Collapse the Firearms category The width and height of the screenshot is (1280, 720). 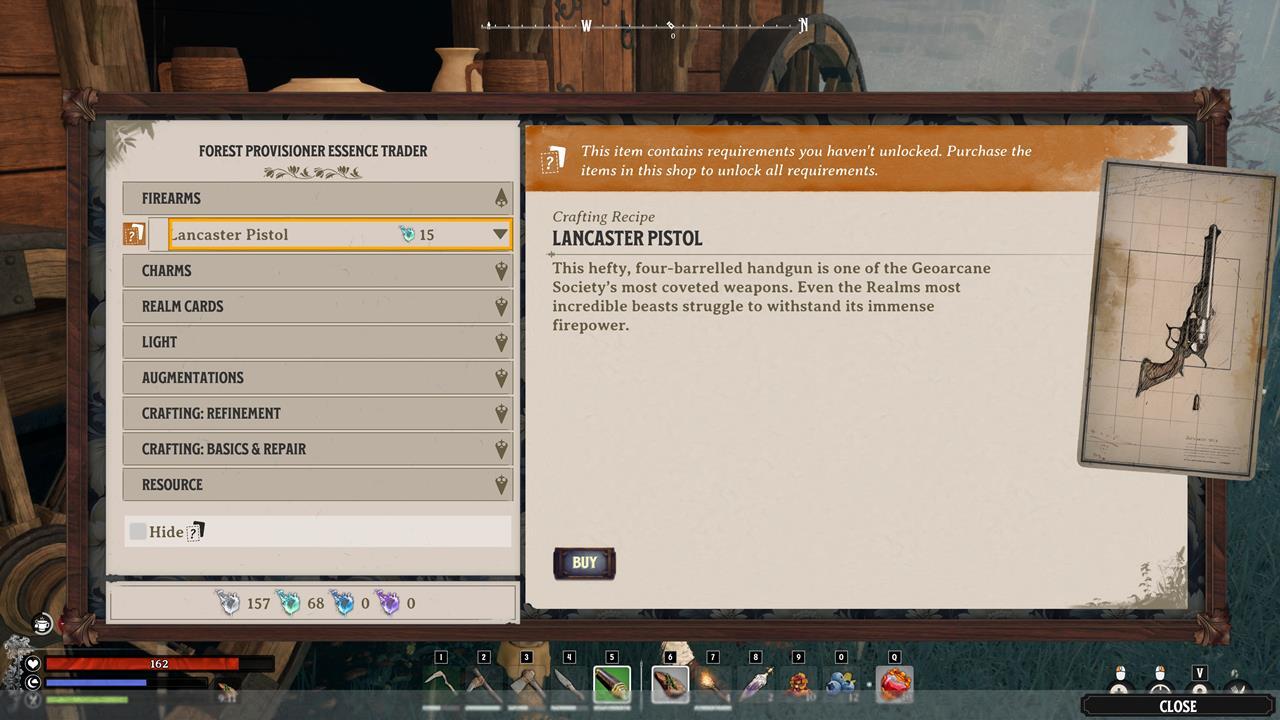tap(317, 198)
